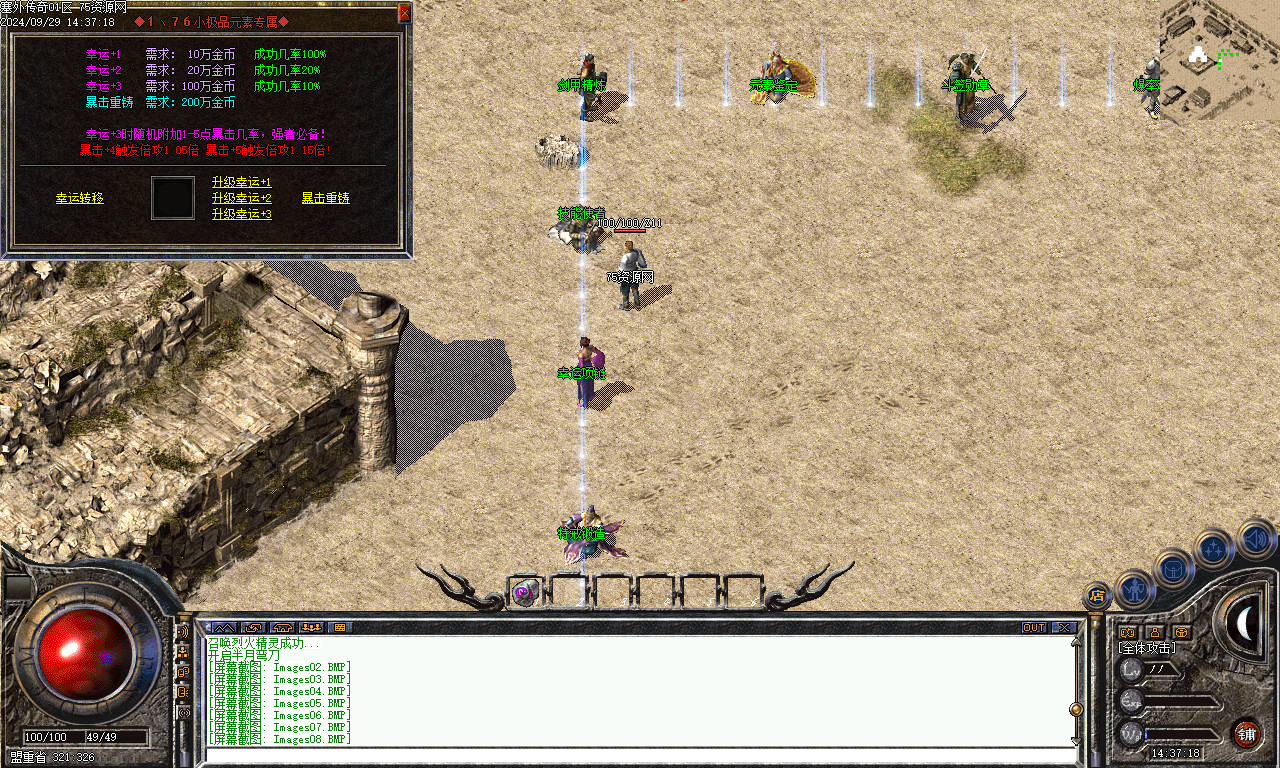Screen dimensions: 1280x768
Task: Activate the 暴击重铸 crit reforge link
Action: coord(325,198)
